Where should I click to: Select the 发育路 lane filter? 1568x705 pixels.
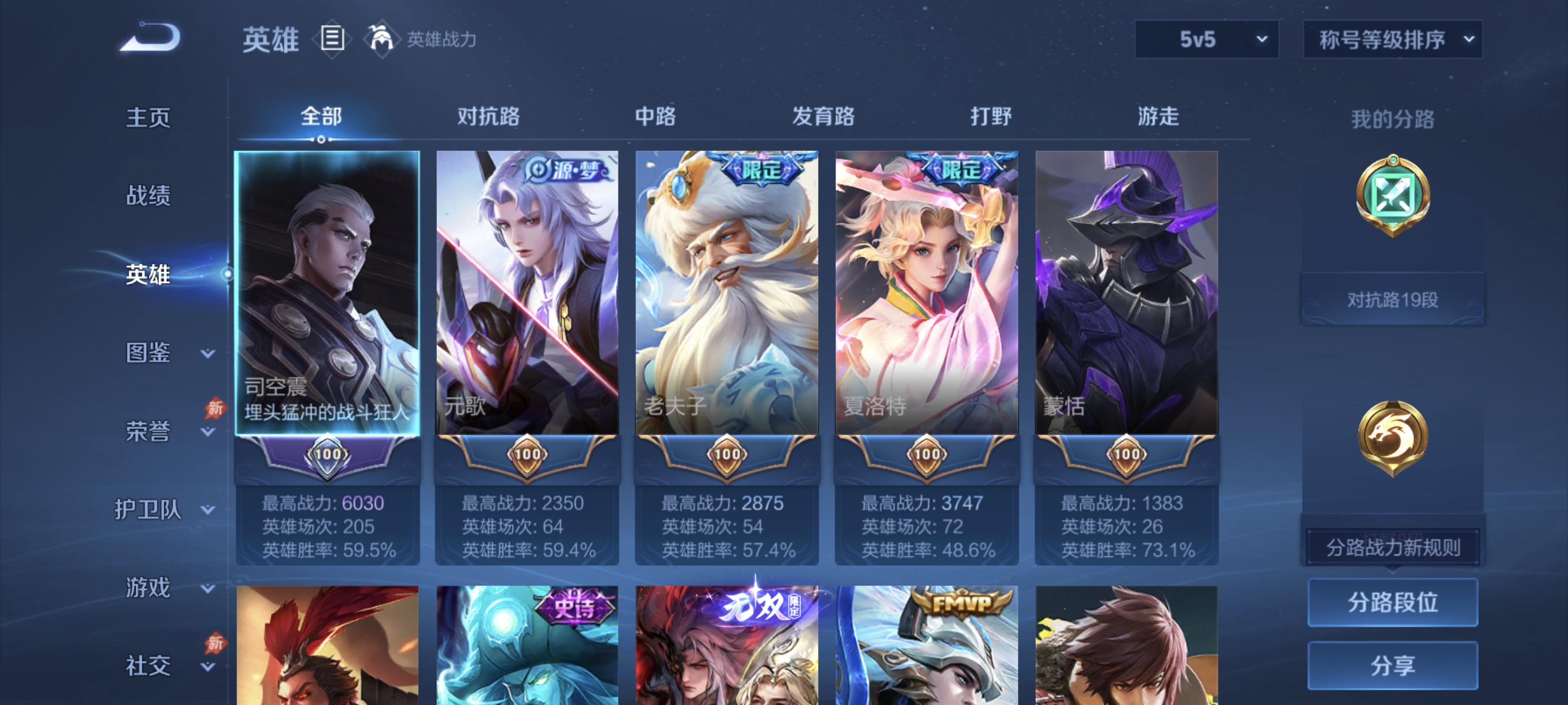point(825,117)
